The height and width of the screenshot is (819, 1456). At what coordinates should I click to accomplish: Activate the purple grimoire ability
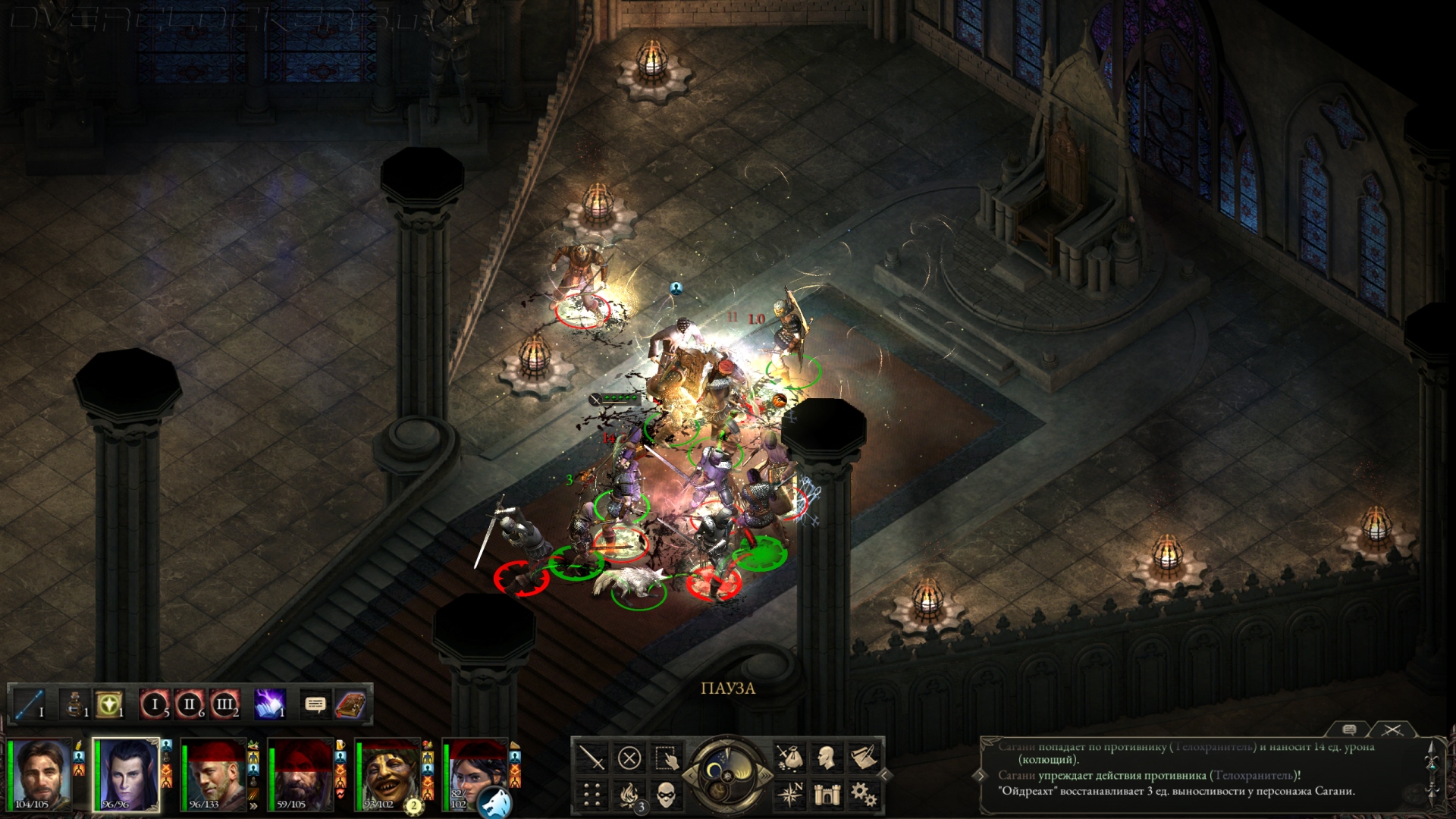coord(269,704)
